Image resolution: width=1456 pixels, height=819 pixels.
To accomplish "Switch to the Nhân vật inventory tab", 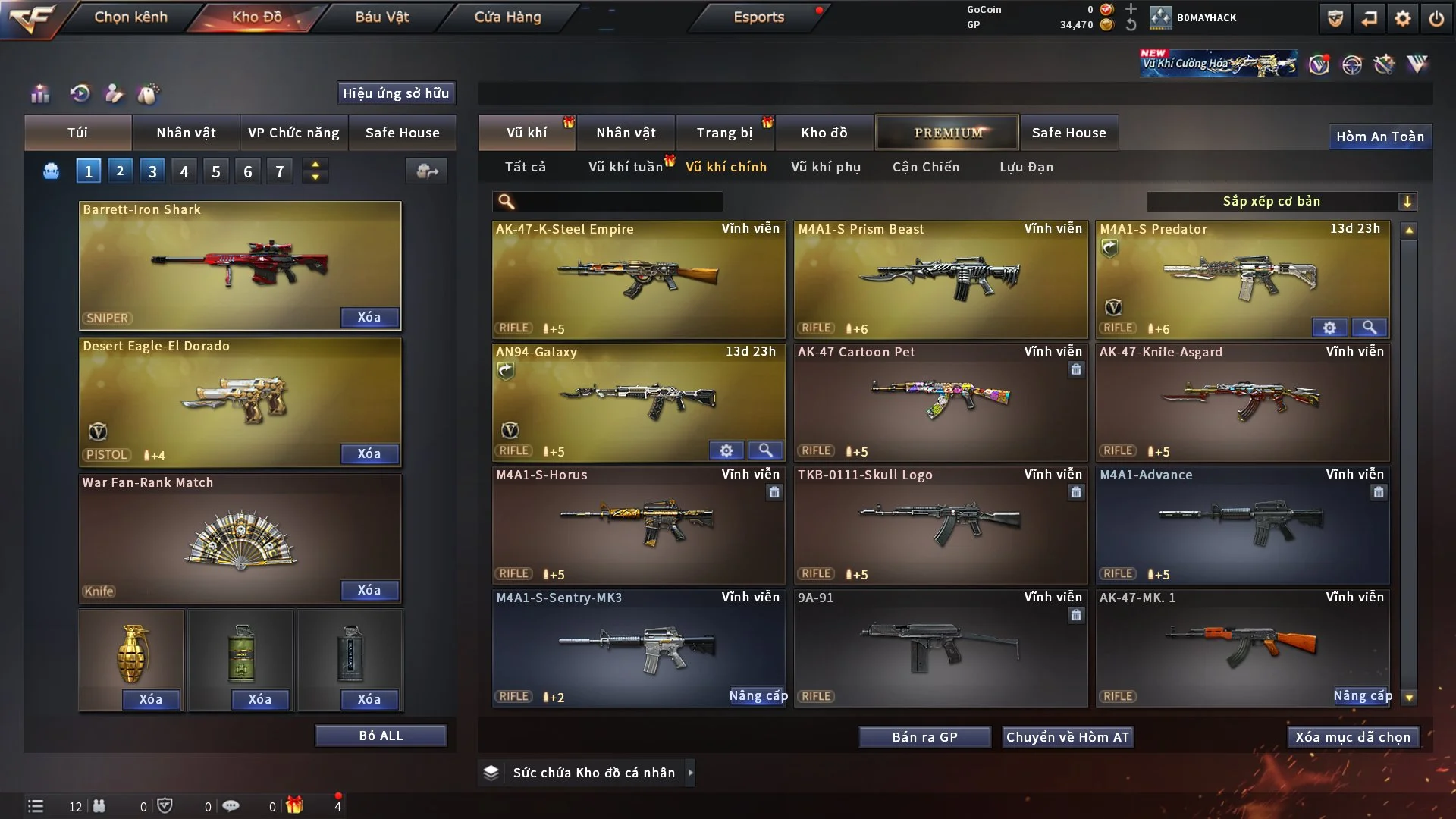I will (625, 133).
